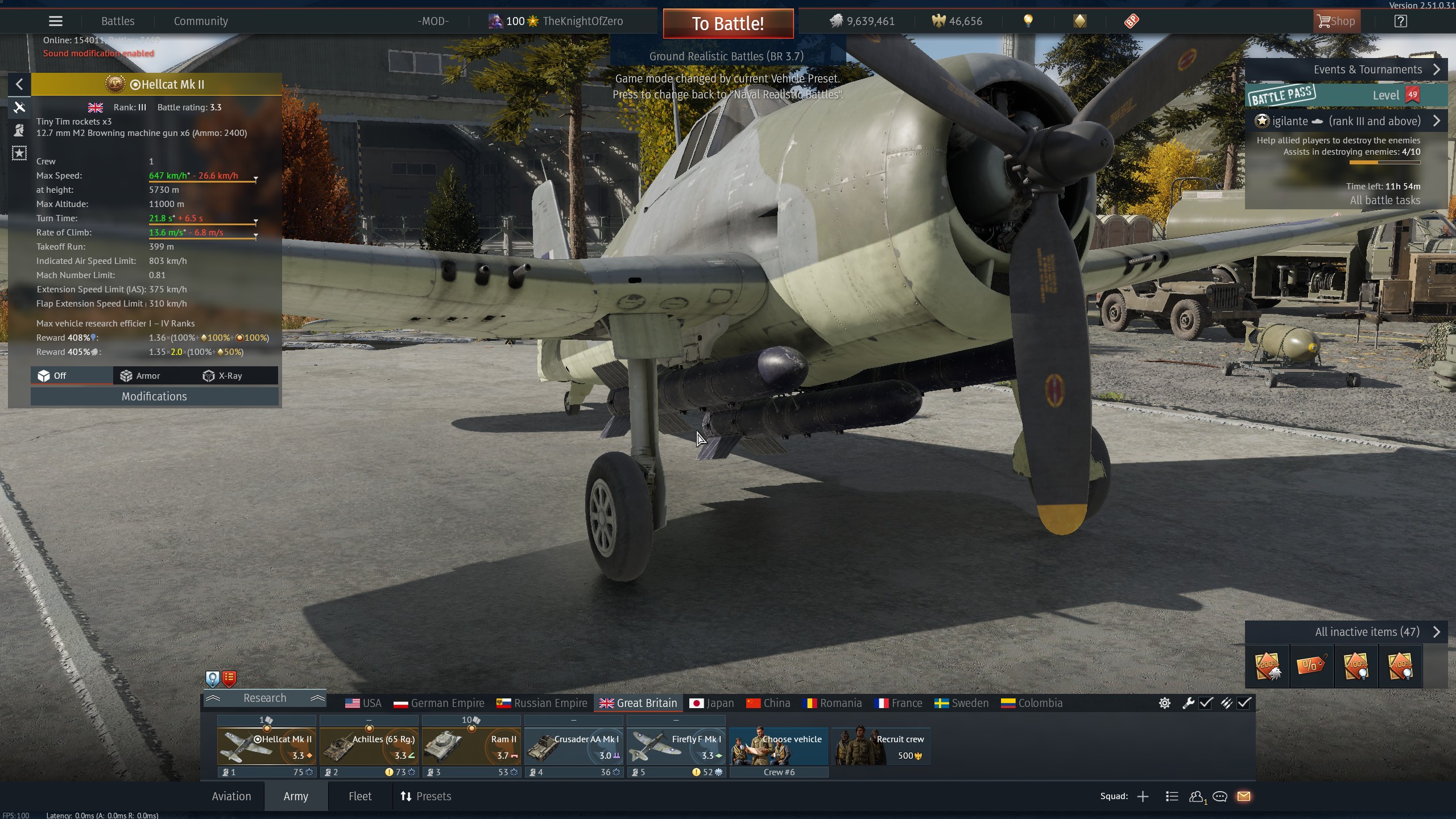
Task: Open the Shop
Action: point(1336,22)
